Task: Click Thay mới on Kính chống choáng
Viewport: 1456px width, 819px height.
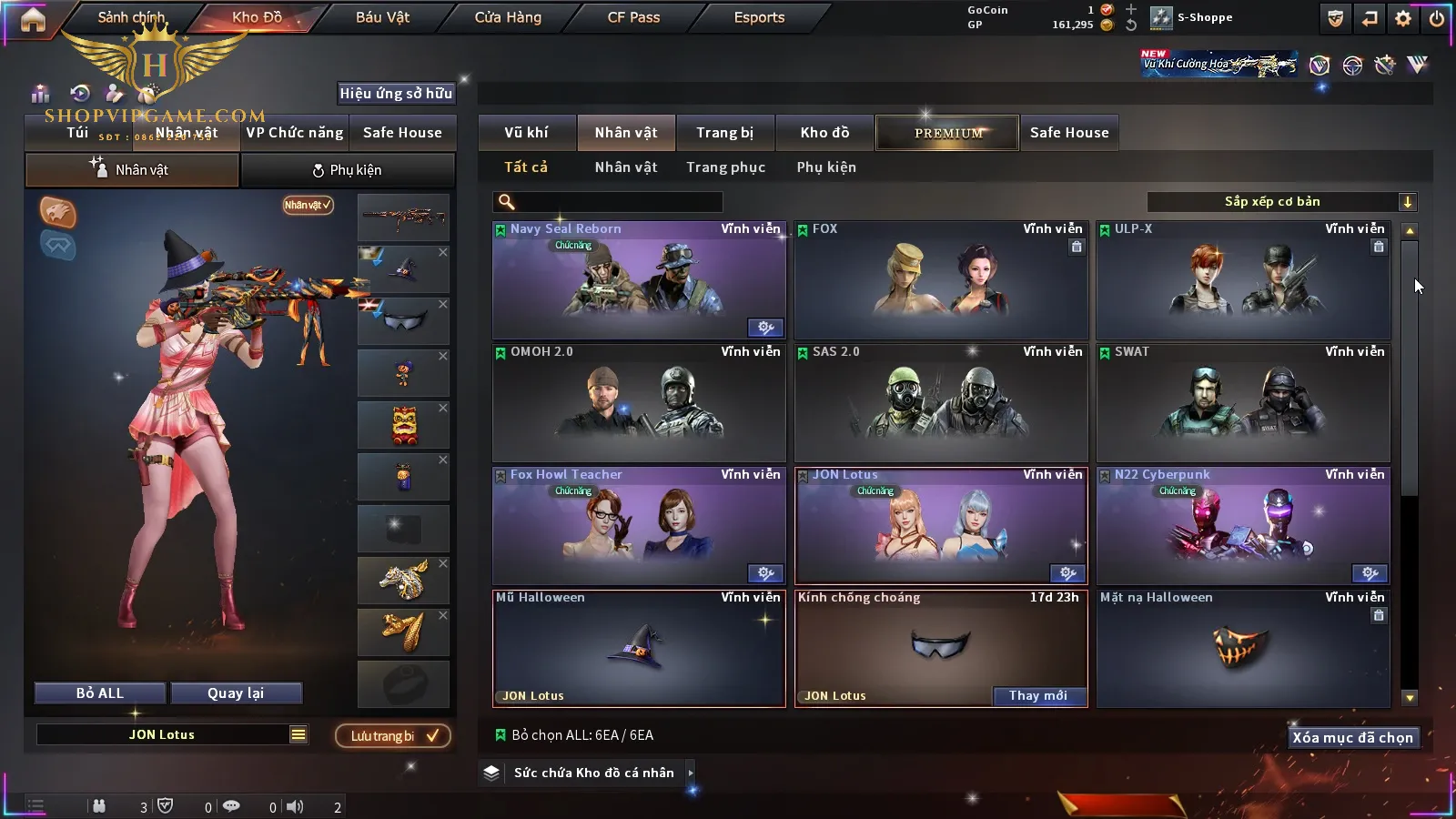Action: click(x=1037, y=696)
